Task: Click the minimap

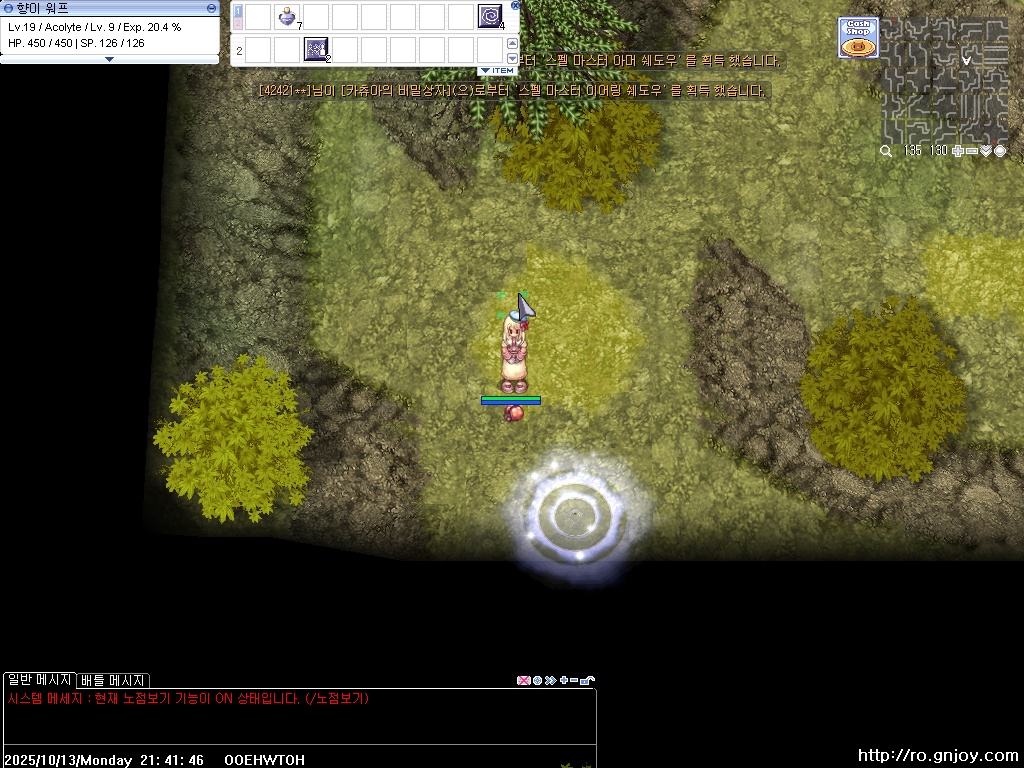Action: coord(945,80)
